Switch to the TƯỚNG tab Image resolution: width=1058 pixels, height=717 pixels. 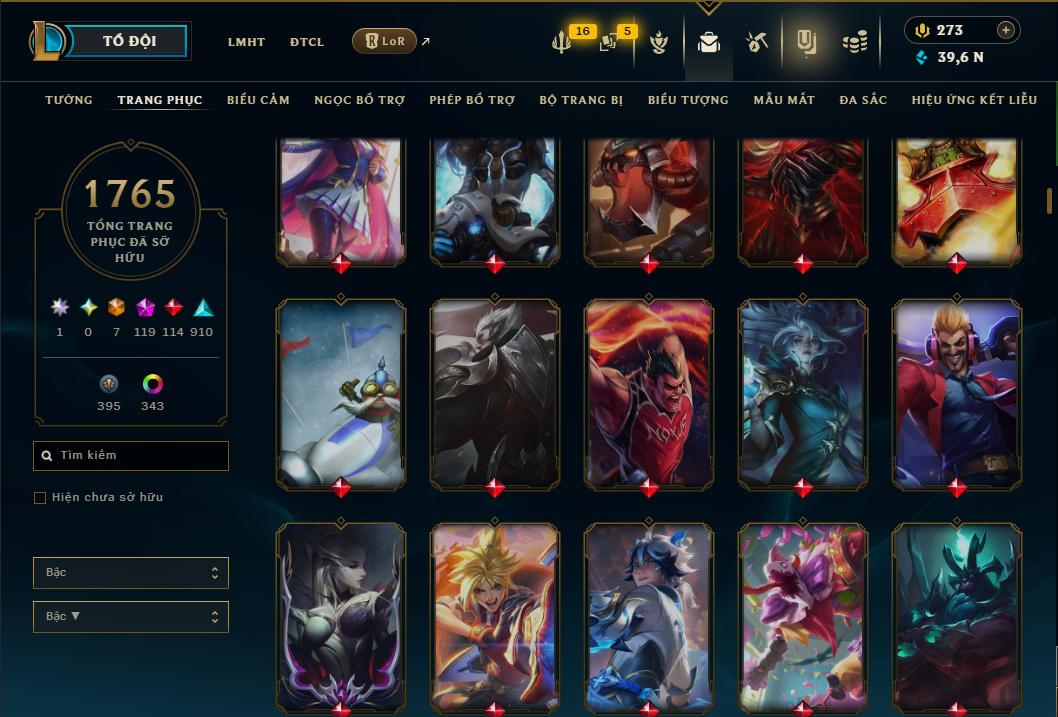69,100
